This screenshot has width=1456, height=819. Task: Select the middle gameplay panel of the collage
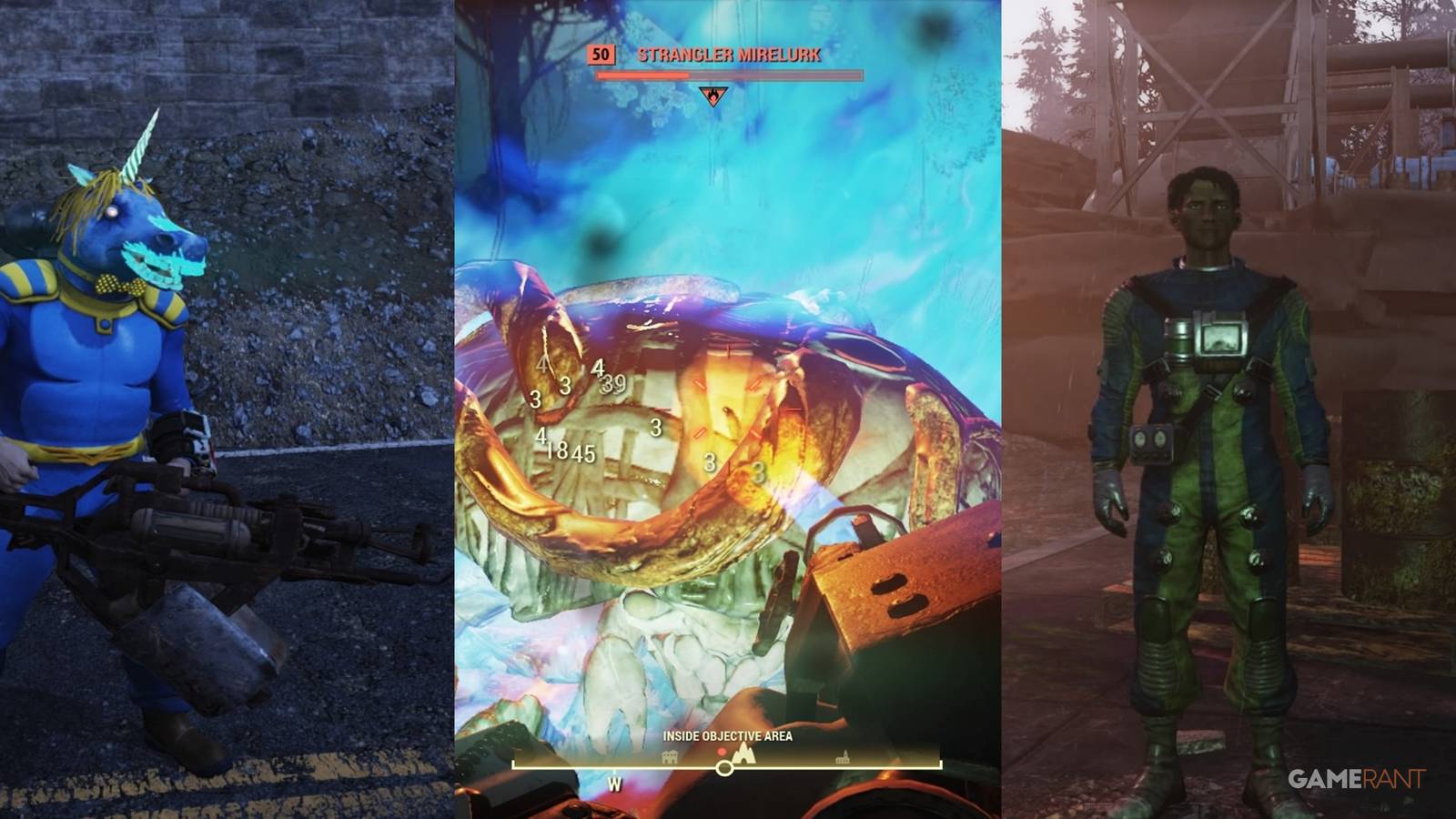tap(728, 409)
